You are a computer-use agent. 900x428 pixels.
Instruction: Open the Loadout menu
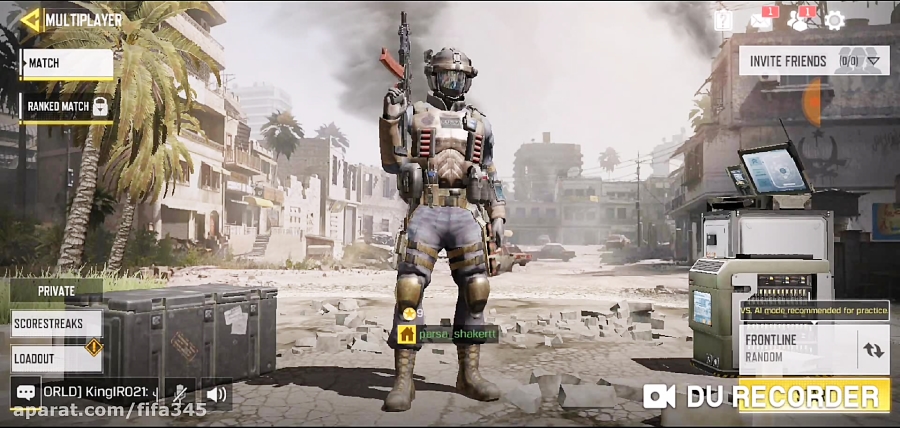tap(56, 358)
